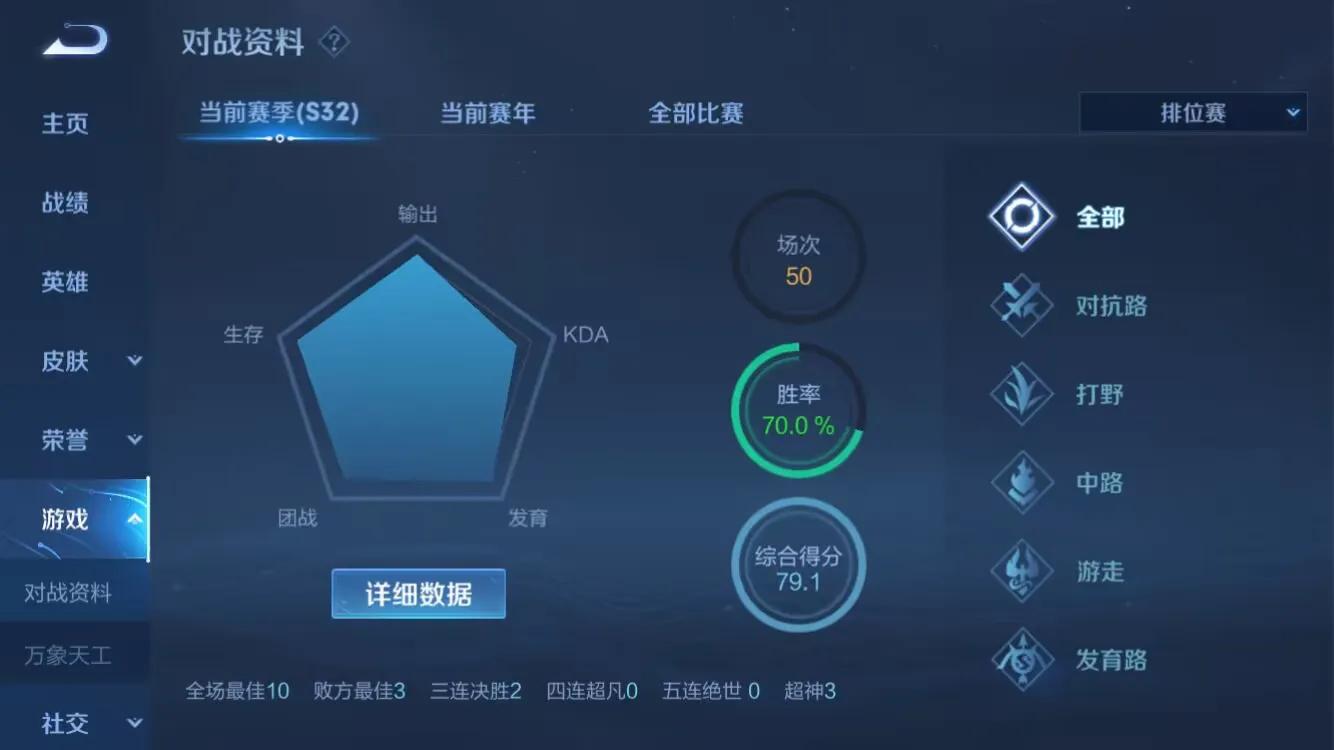Switch to the 全部比赛 tab

point(695,113)
